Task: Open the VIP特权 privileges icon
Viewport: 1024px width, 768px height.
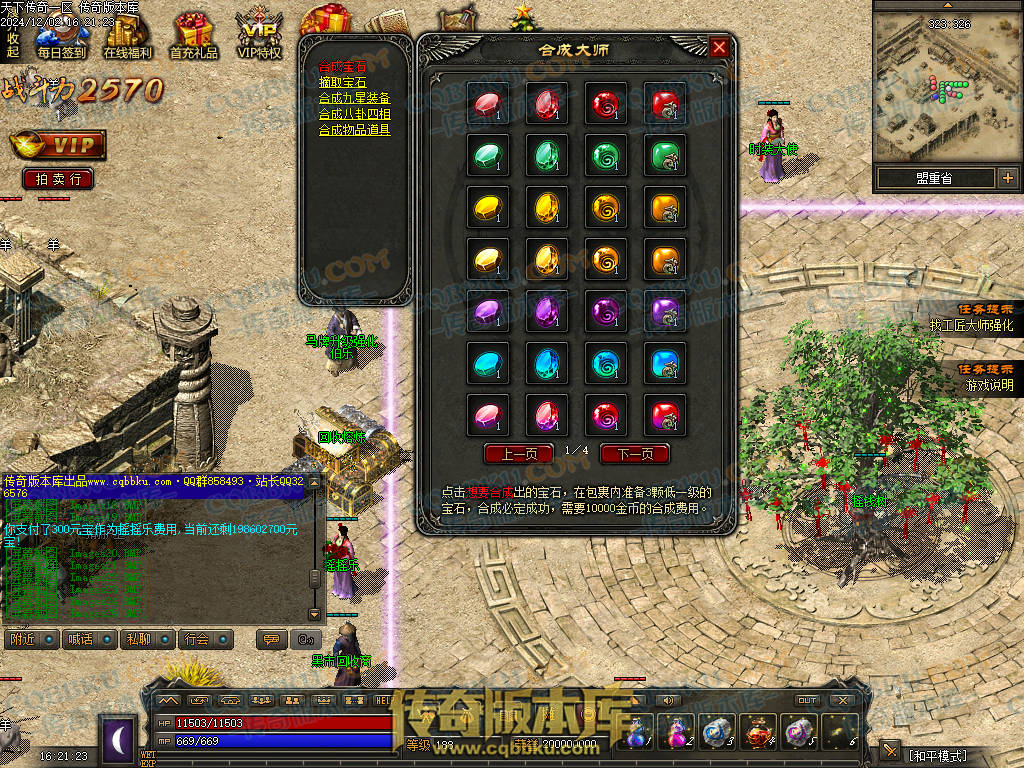Action: coord(259,36)
